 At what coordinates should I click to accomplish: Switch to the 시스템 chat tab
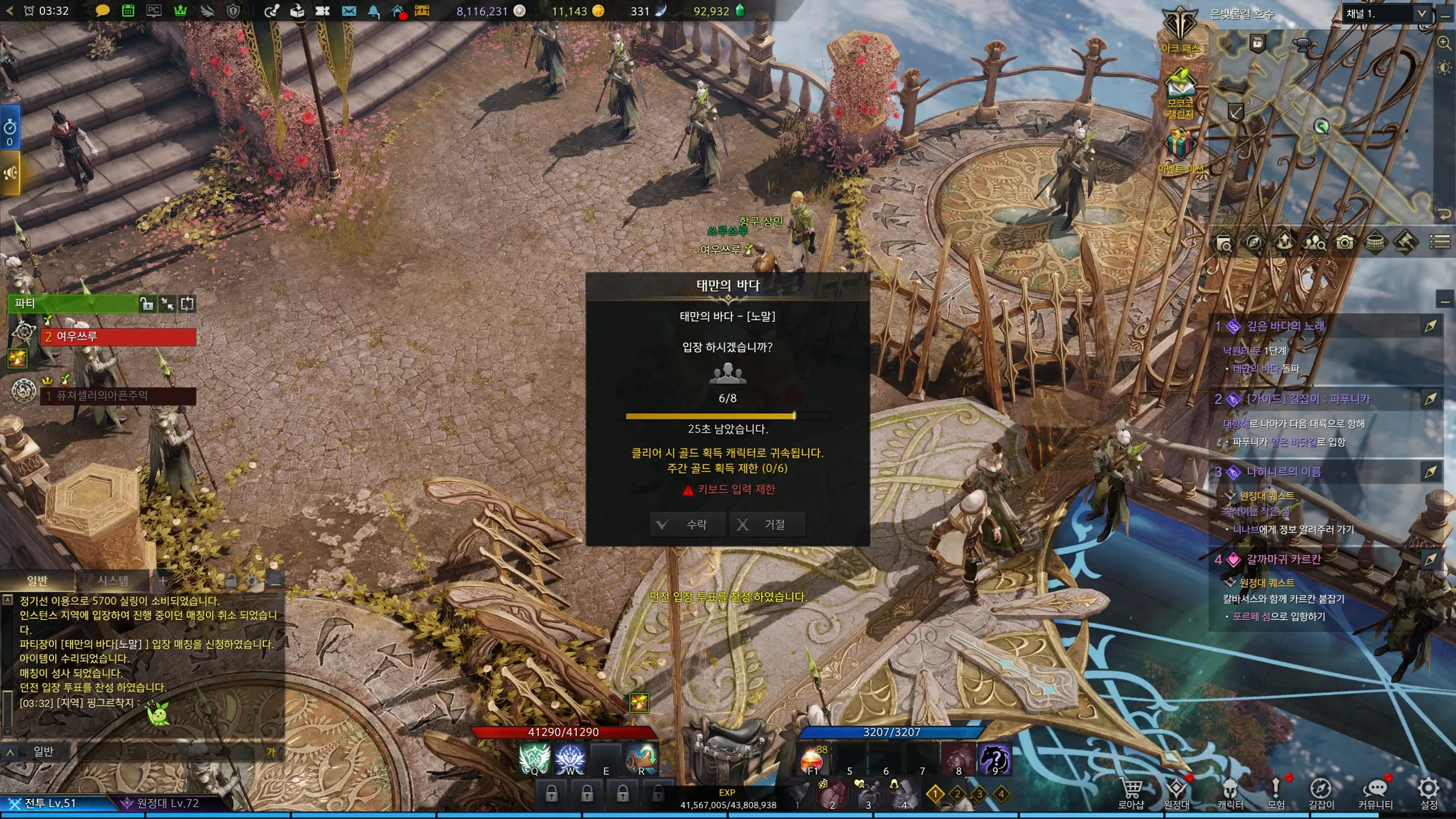pyautogui.click(x=113, y=580)
